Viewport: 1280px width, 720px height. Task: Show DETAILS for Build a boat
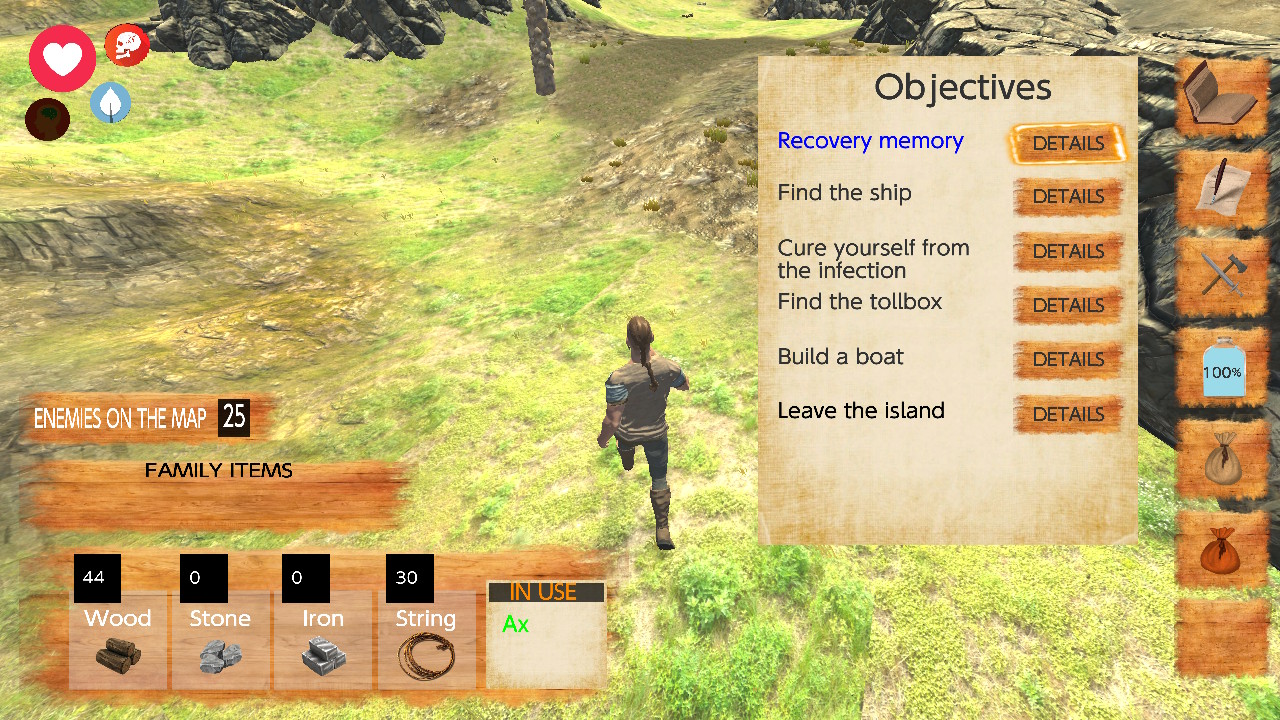point(1067,359)
